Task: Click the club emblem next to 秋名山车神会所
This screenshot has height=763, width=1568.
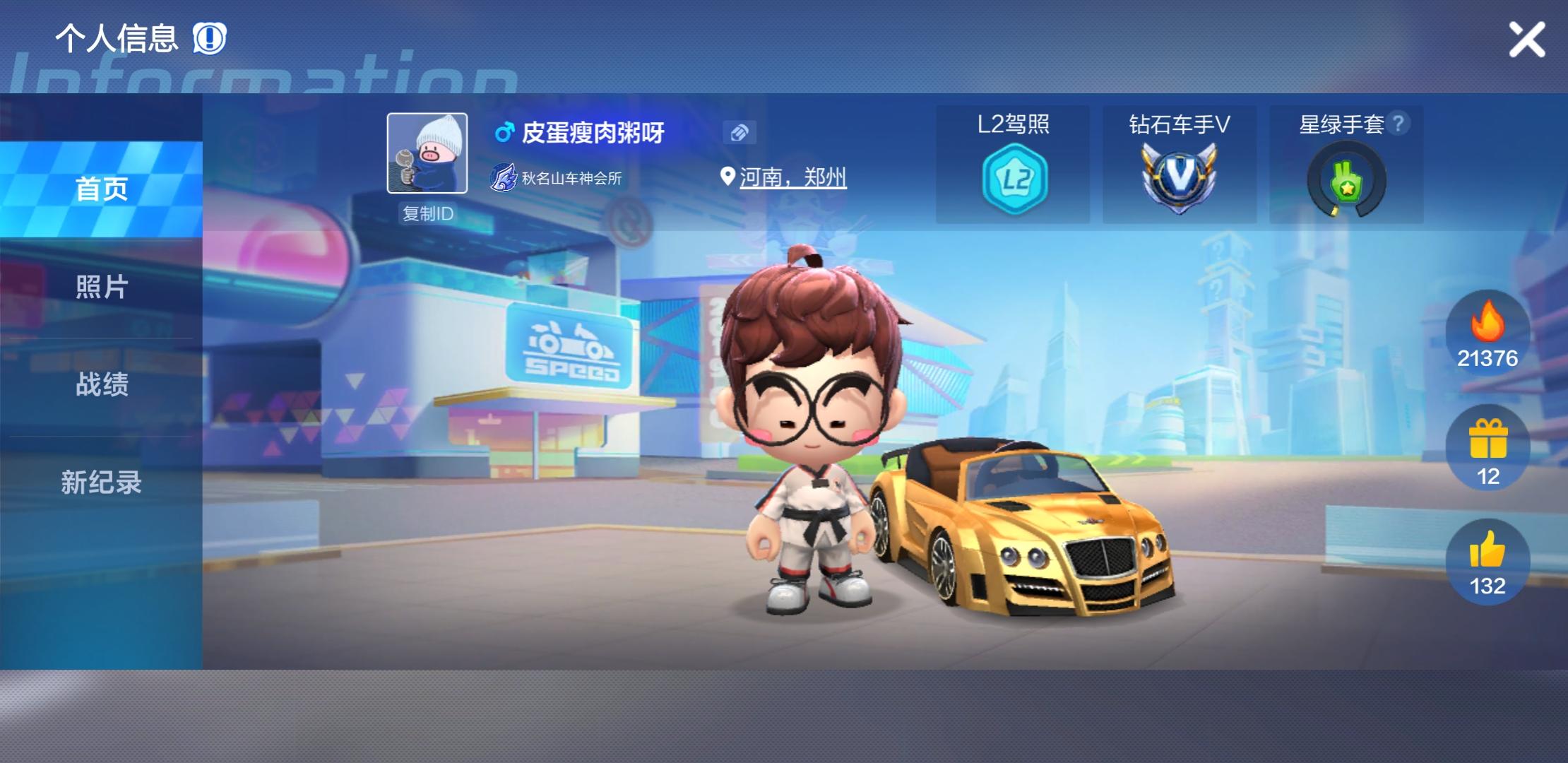Action: pyautogui.click(x=503, y=177)
